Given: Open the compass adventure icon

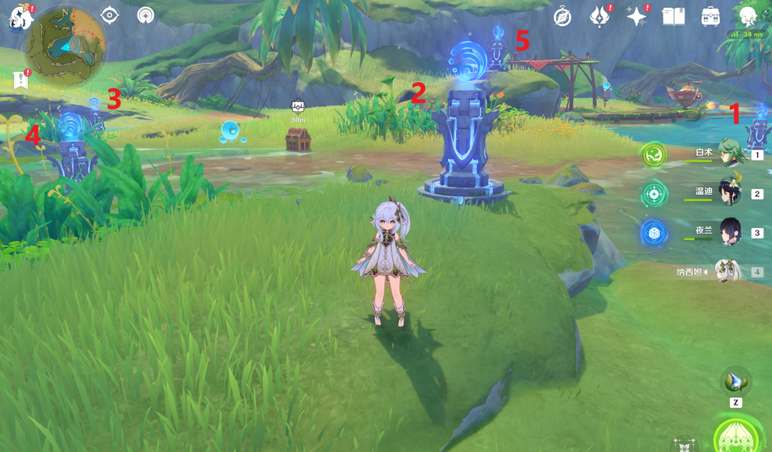Looking at the screenshot, I should [562, 16].
